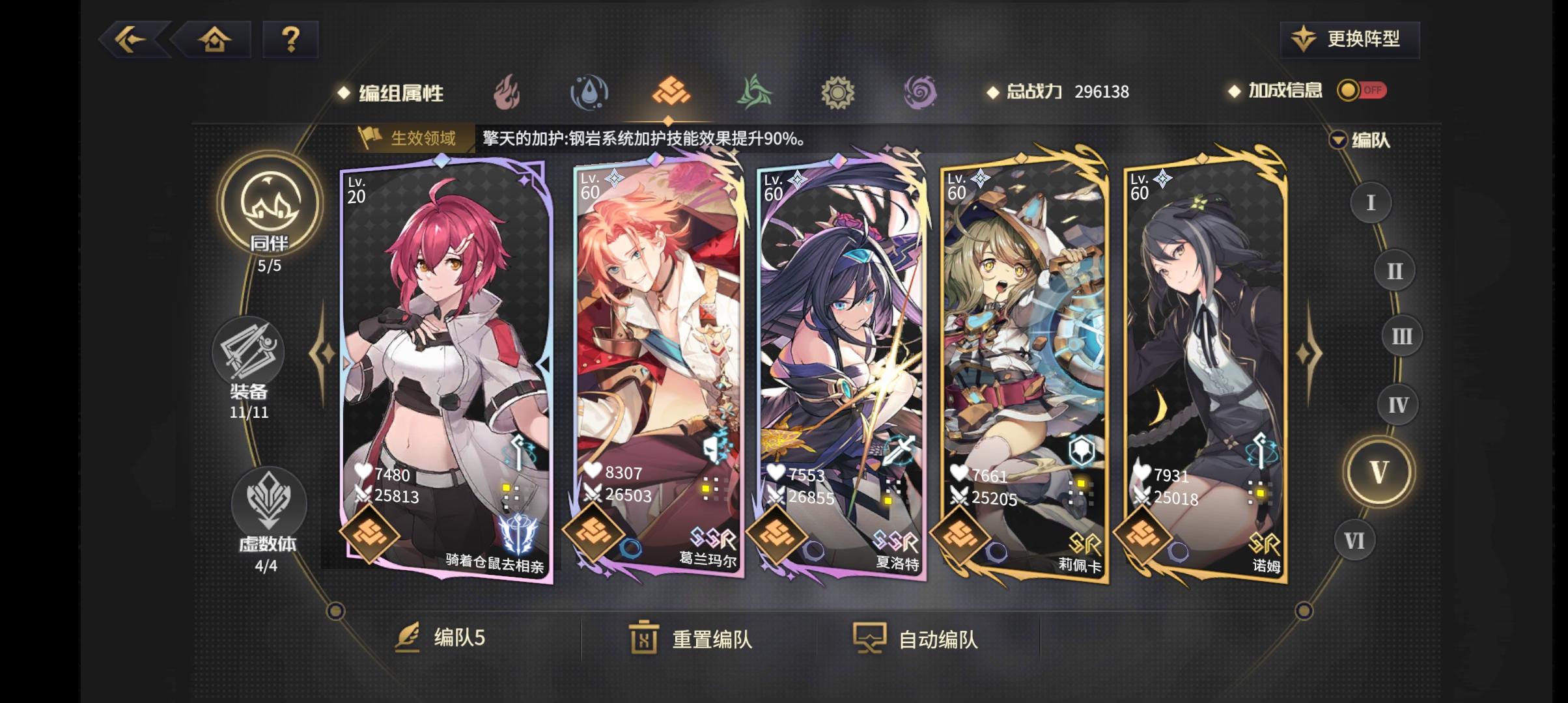Viewport: 1568px width, 703px height.
Task: Open the help question mark icon
Action: [x=290, y=40]
